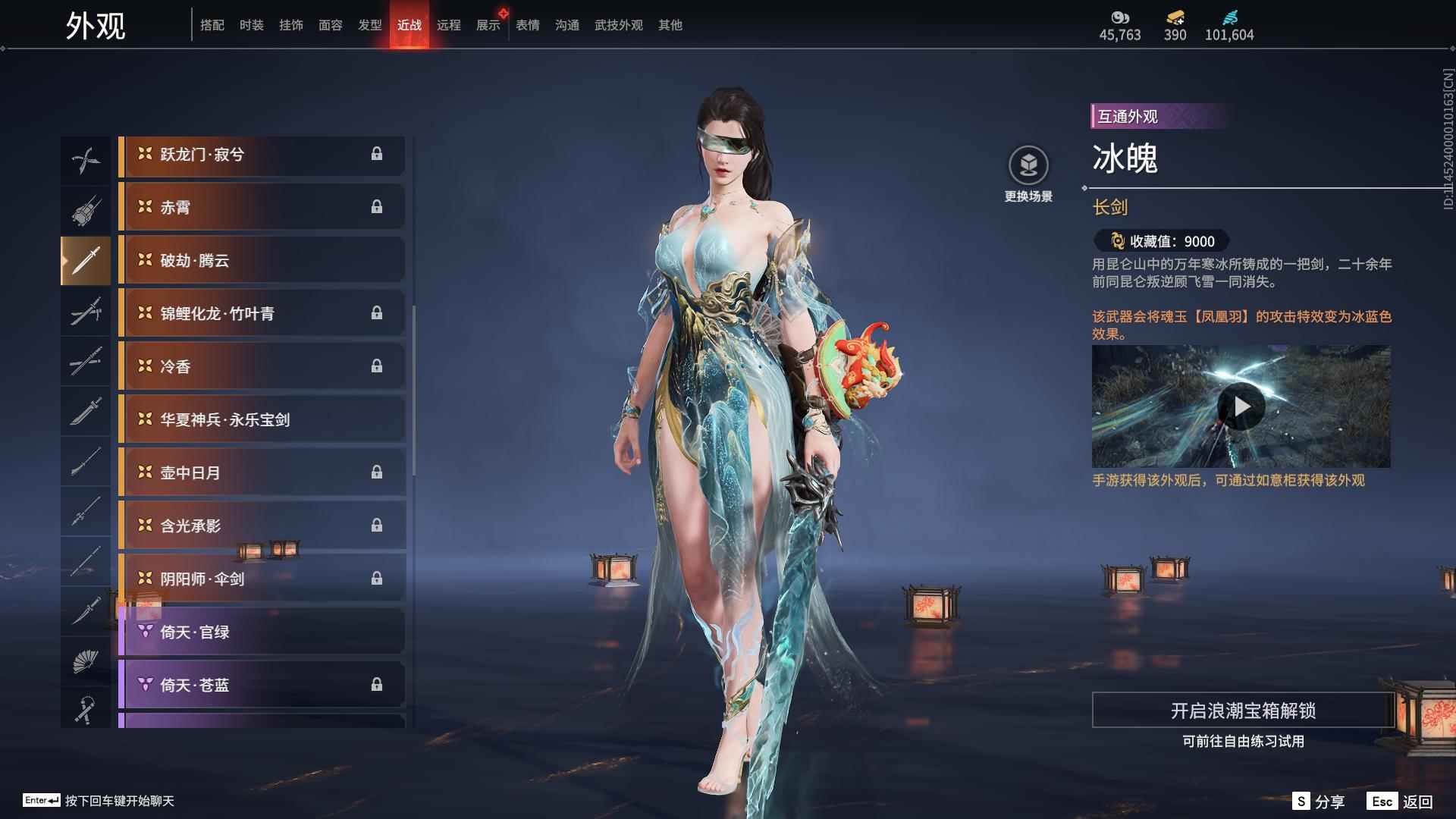The width and height of the screenshot is (1456, 819).
Task: Select the 阴阳师·伞剑 entry
Action: coord(262,579)
